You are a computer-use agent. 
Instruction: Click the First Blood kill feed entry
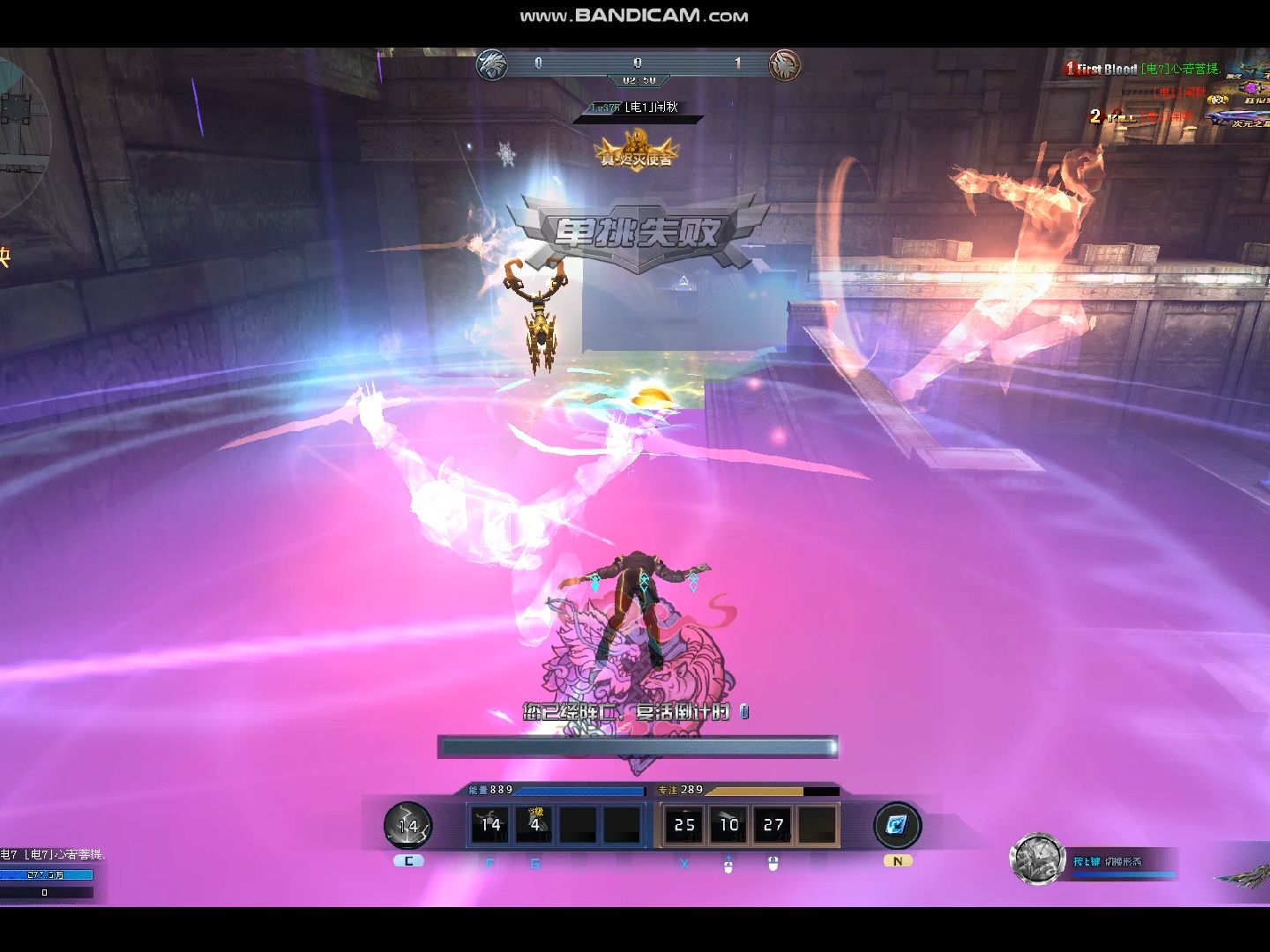(x=1142, y=69)
